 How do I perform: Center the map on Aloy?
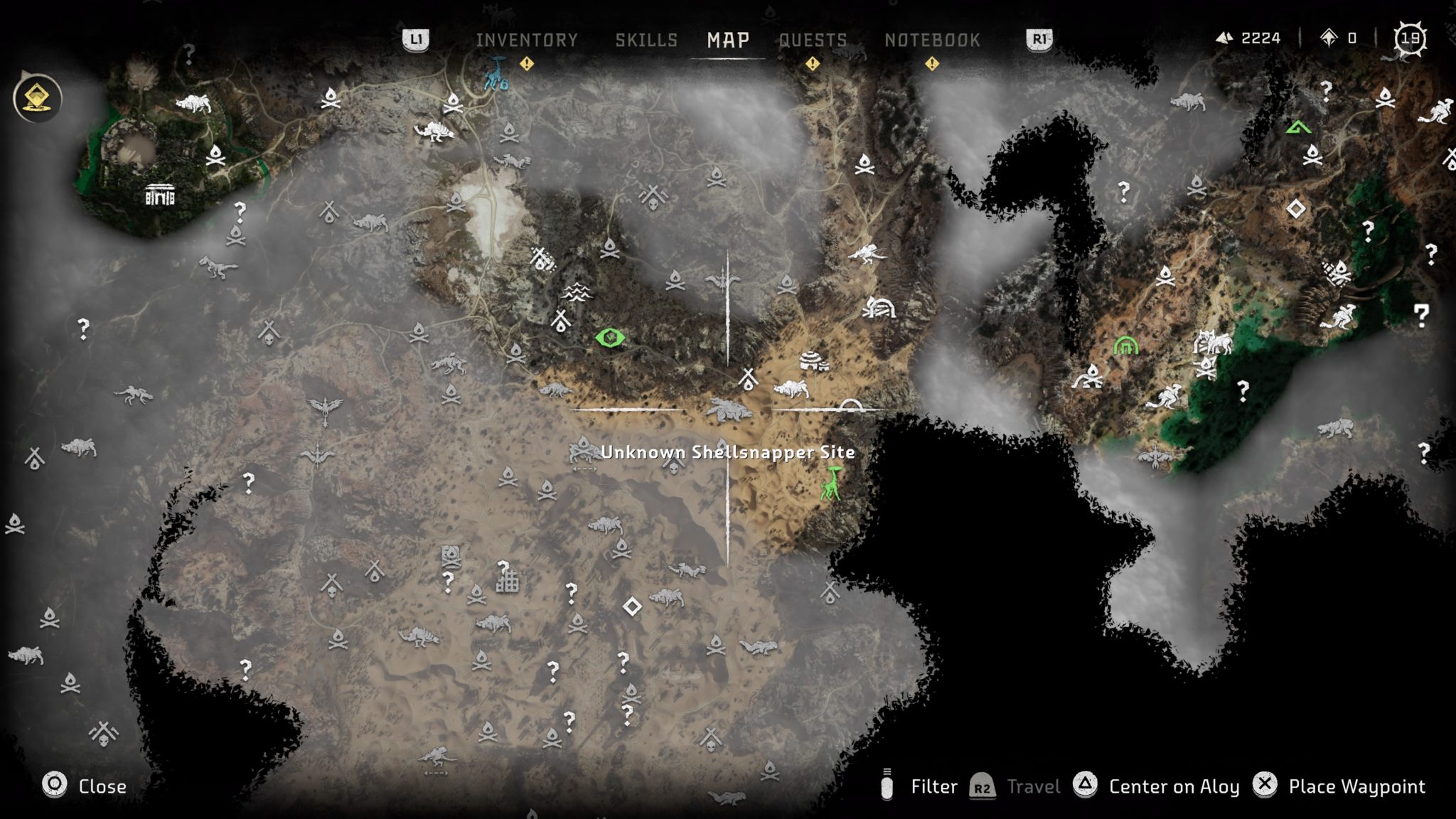point(1157,786)
